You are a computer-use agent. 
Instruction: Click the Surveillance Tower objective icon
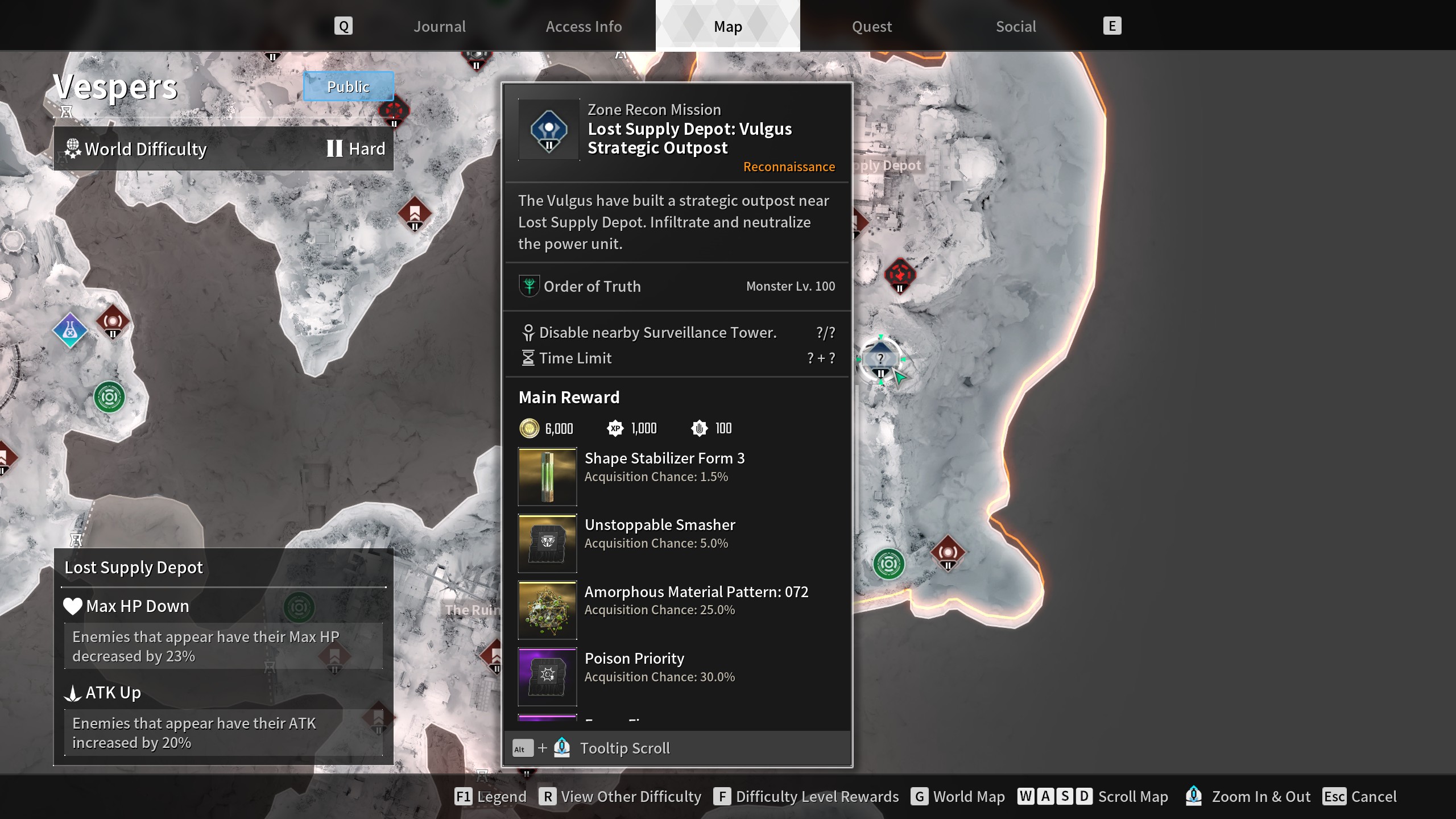[528, 332]
